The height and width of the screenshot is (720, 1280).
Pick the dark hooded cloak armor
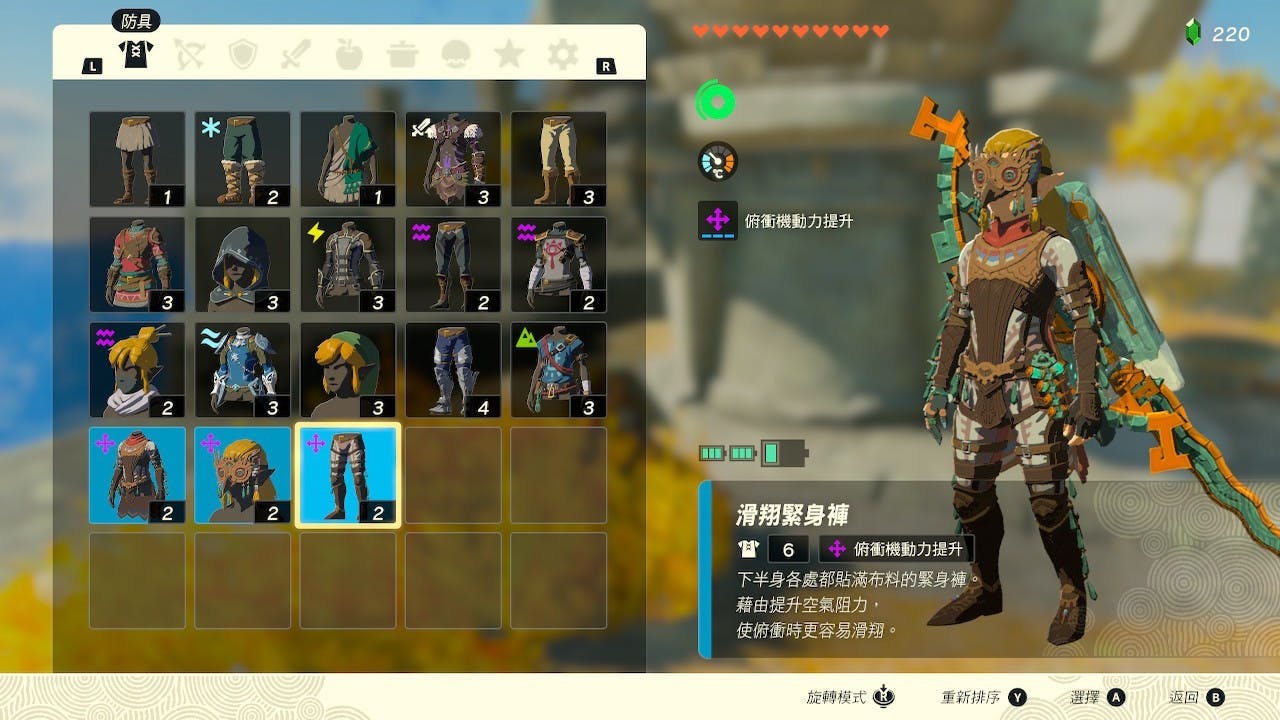pyautogui.click(x=243, y=265)
